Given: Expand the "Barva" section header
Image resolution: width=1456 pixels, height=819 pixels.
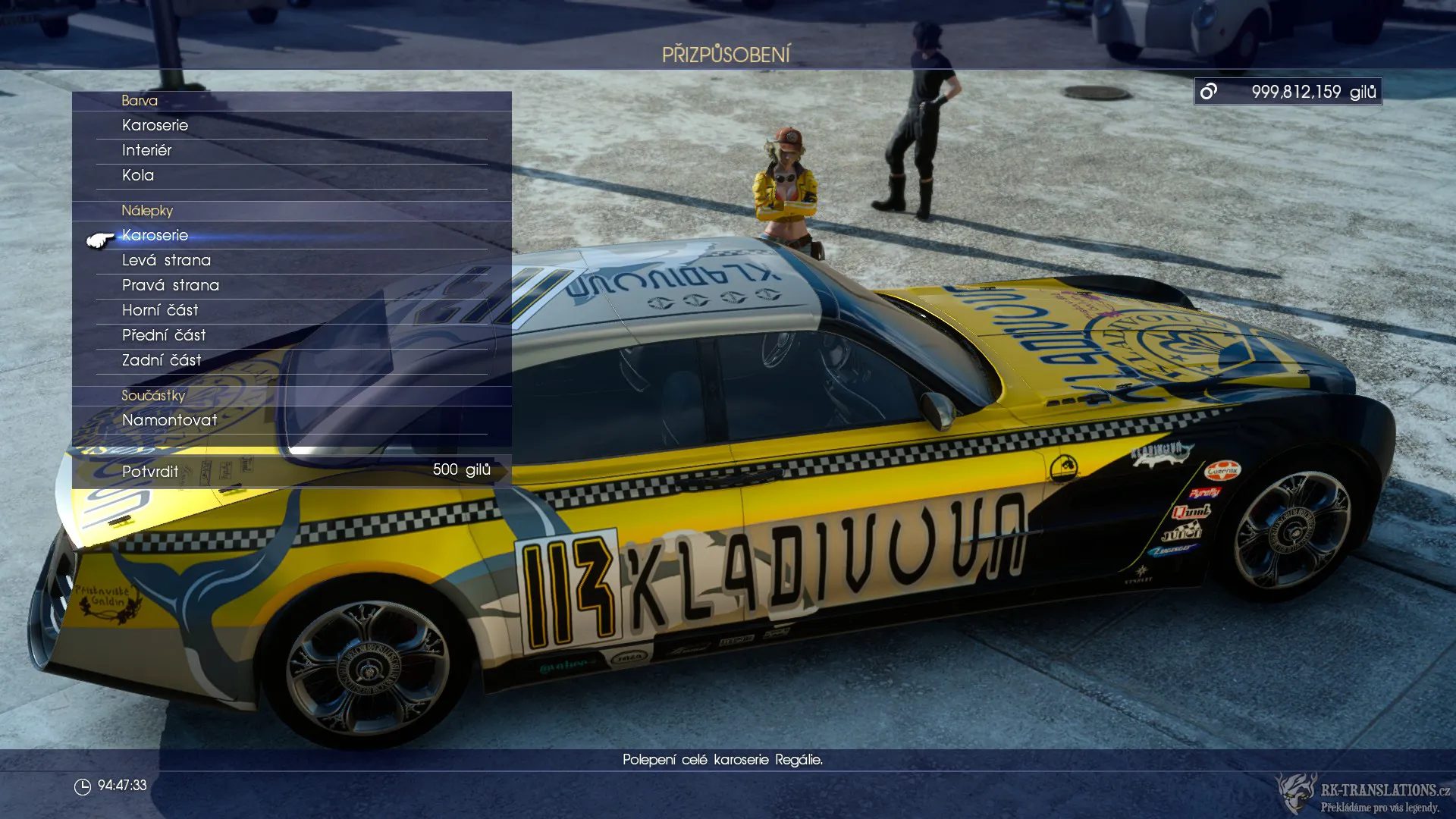Looking at the screenshot, I should point(140,100).
